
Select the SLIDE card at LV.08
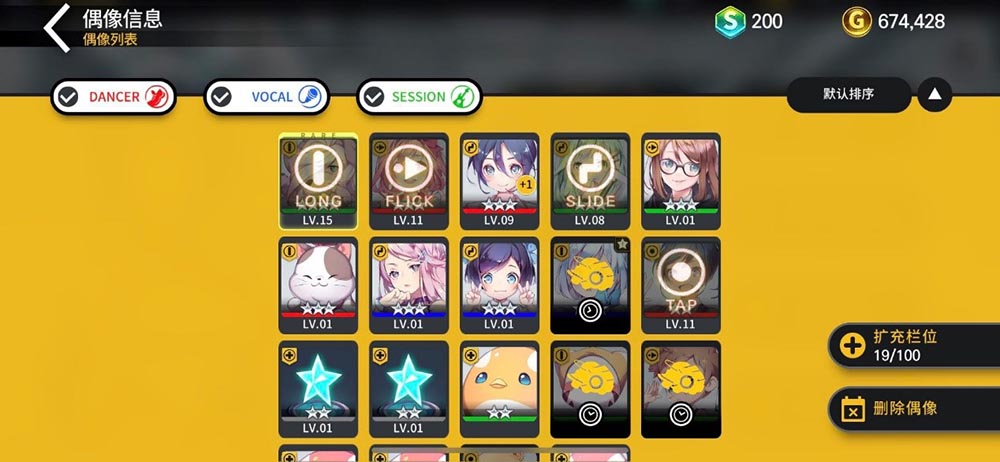tap(590, 181)
